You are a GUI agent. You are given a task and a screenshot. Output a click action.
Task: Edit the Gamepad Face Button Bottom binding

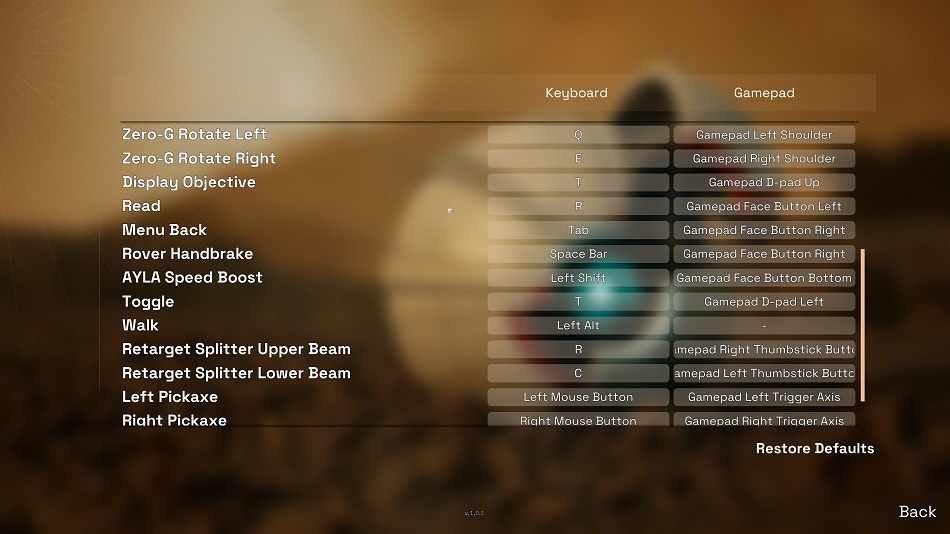[764, 278]
